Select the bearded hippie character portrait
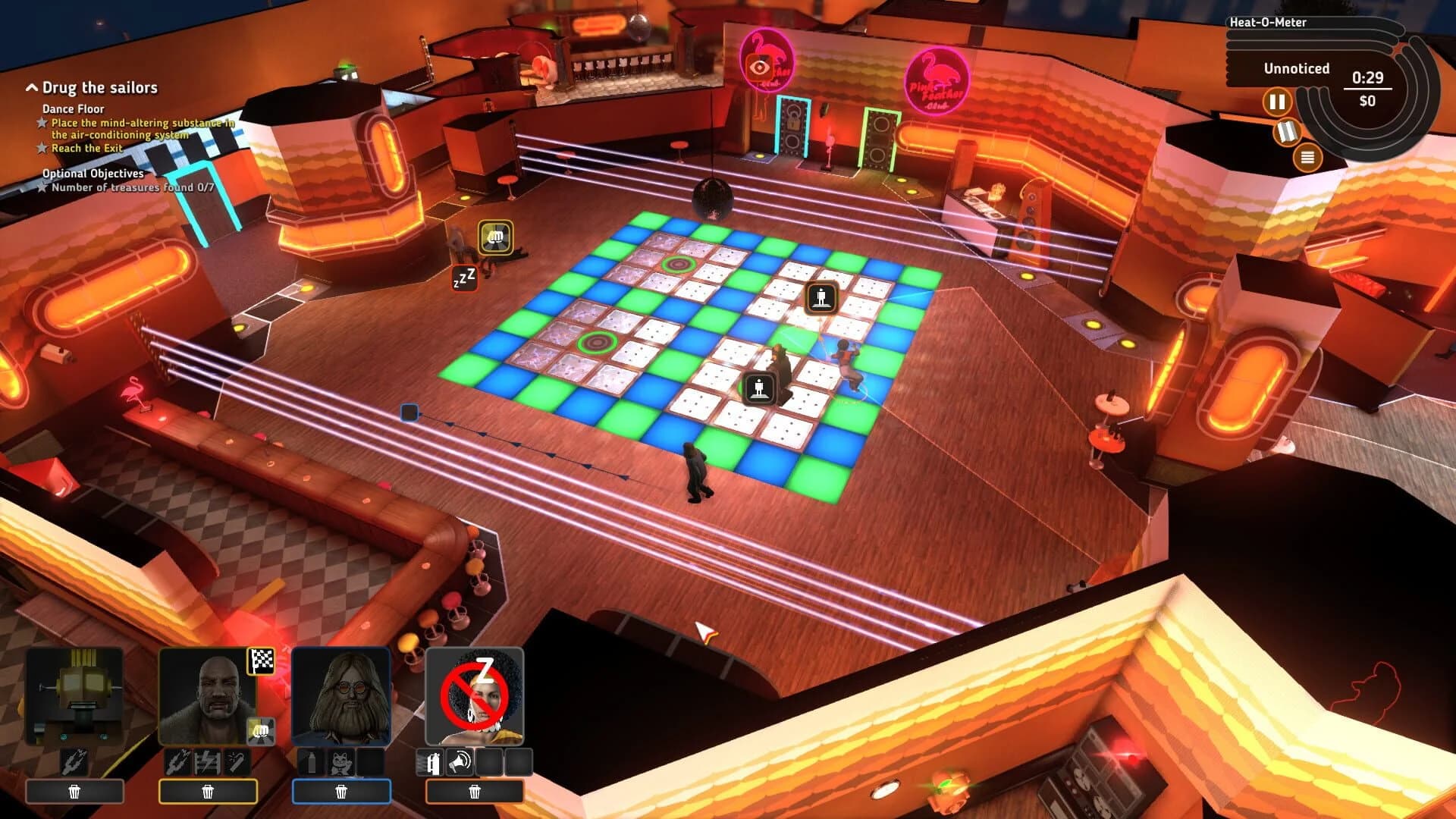The height and width of the screenshot is (819, 1456). coord(341,695)
